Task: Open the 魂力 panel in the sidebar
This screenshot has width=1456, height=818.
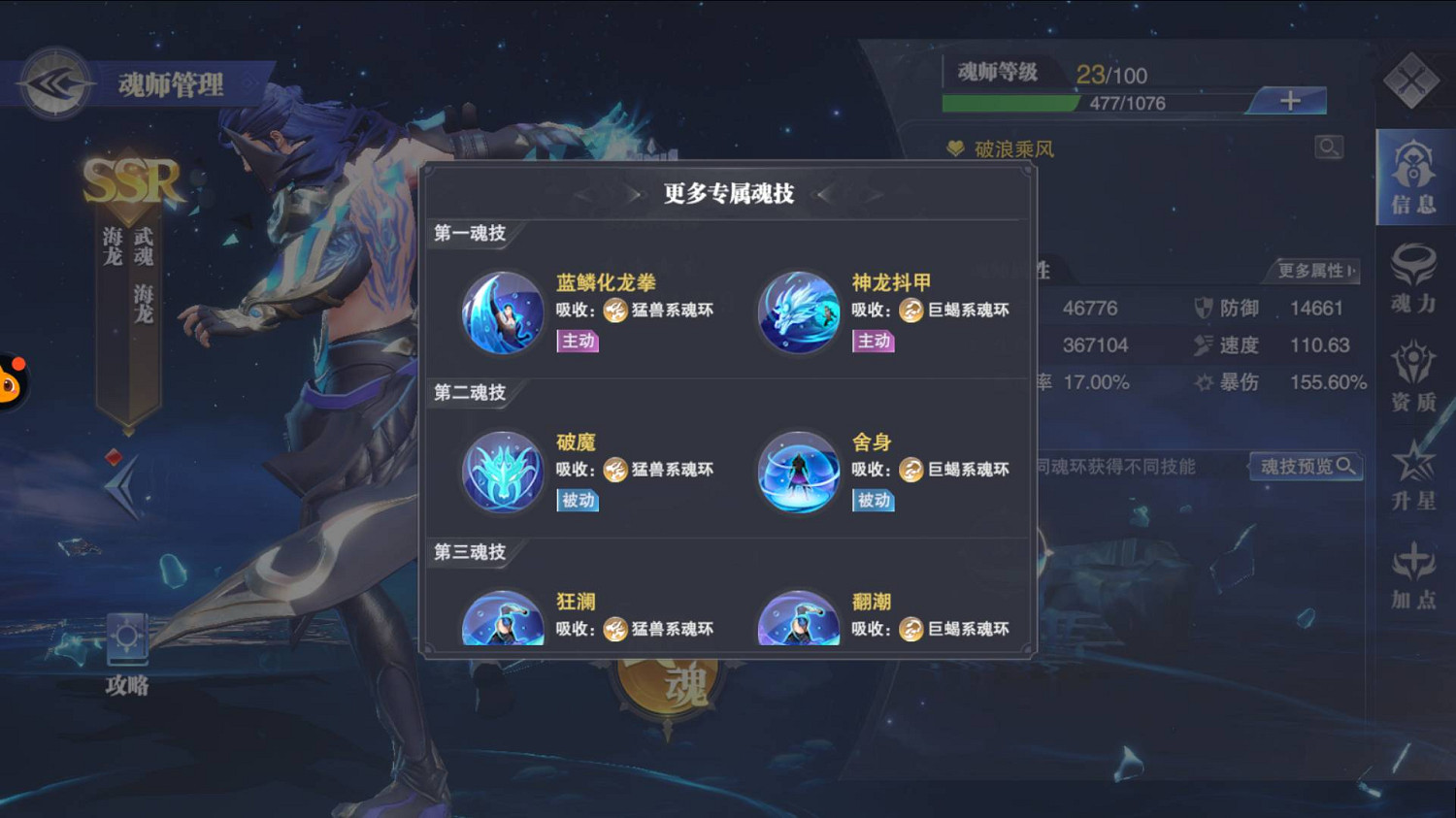Action: point(1413,279)
